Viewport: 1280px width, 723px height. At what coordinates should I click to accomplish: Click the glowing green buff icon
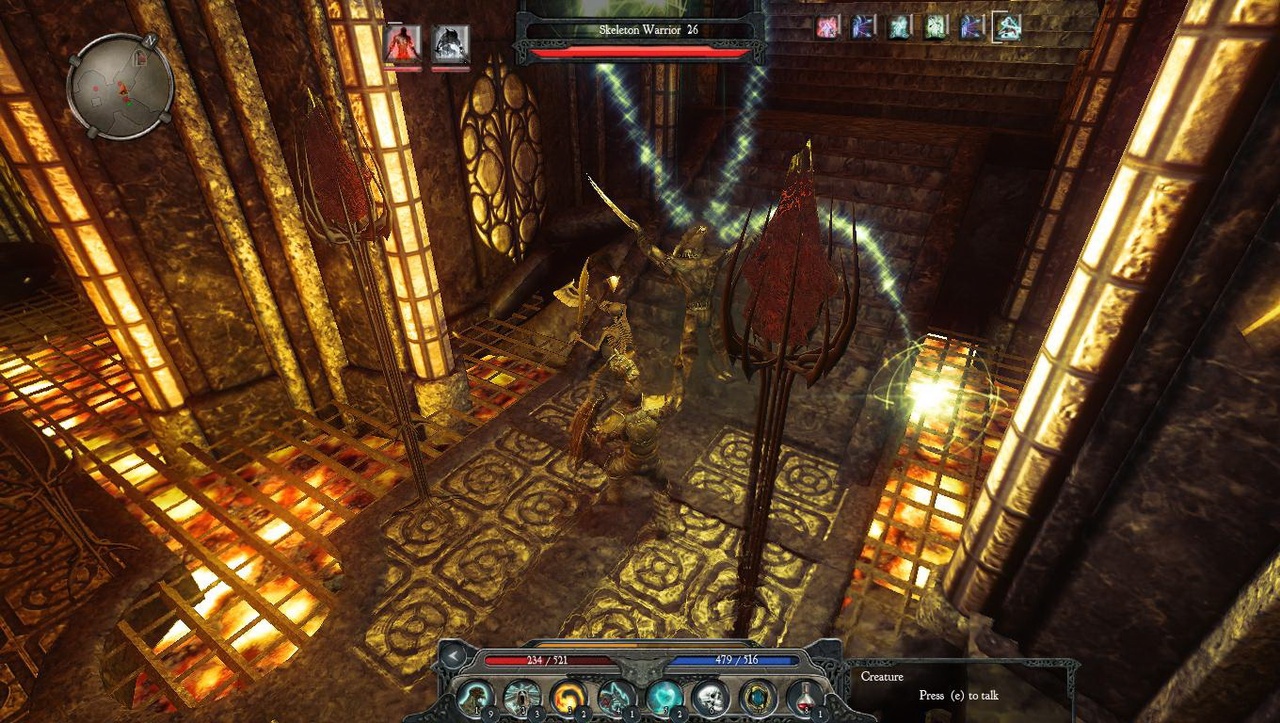click(x=937, y=28)
